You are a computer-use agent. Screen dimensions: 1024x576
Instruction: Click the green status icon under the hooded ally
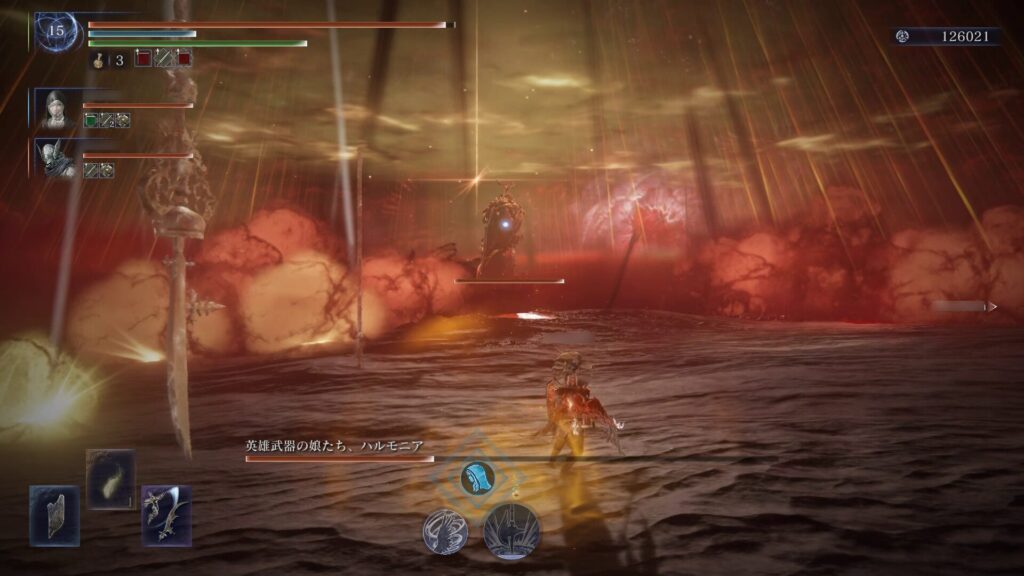pos(91,120)
